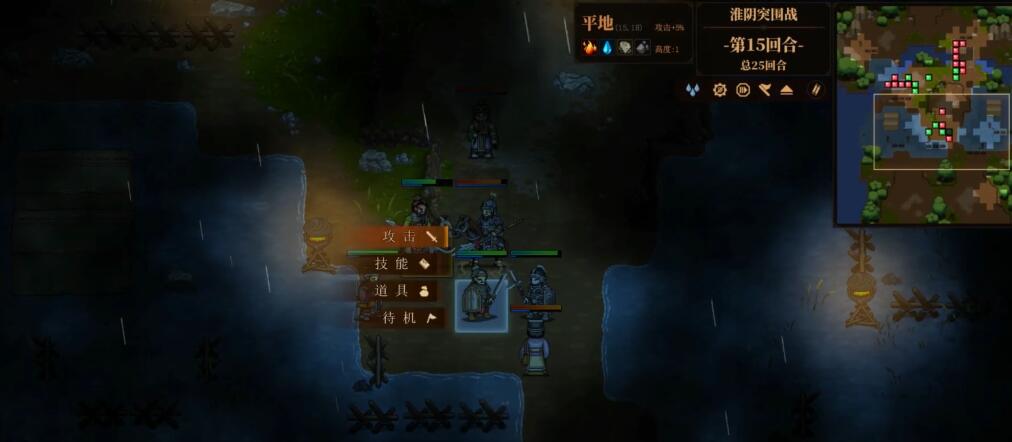Click the water droplet terrain icon
Viewport: 1012px width, 442px height.
tap(607, 48)
